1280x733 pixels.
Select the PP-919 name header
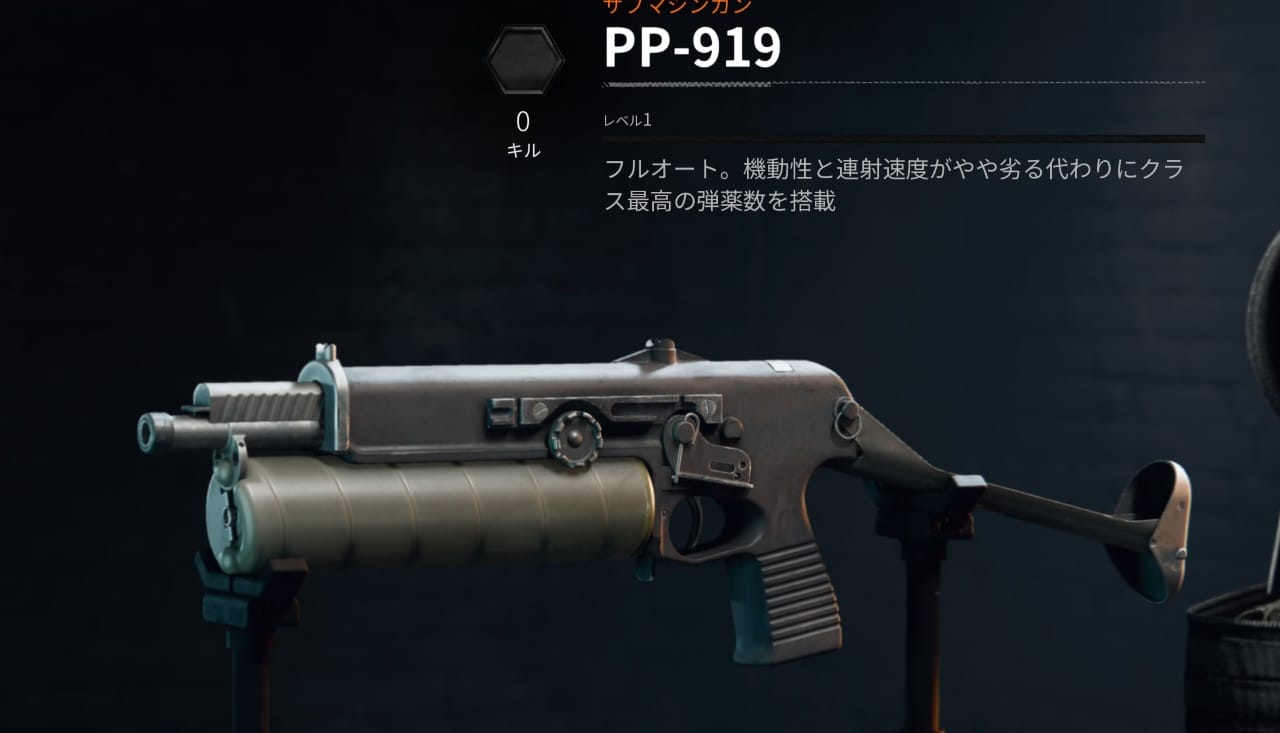pyautogui.click(x=692, y=44)
